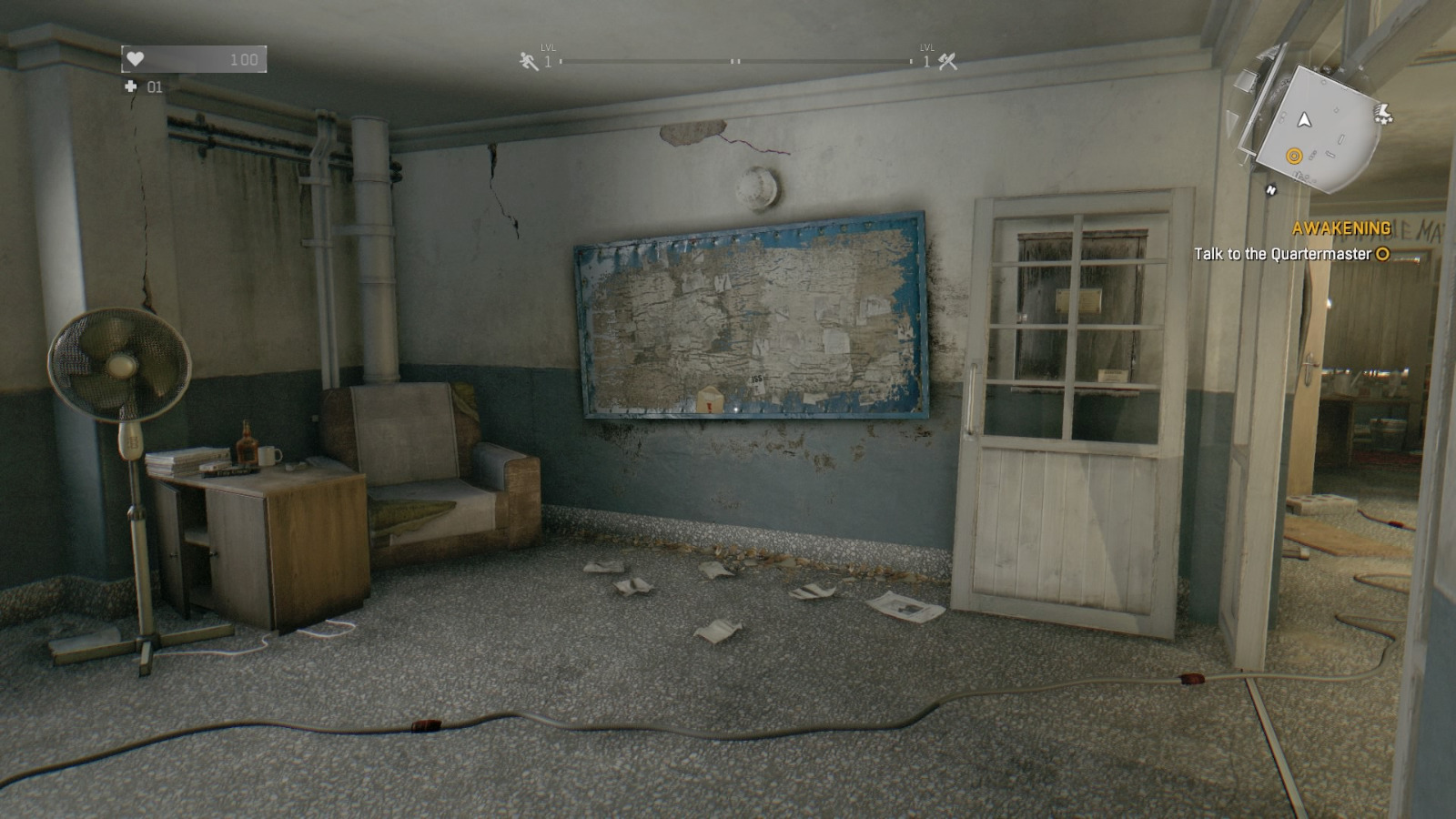The height and width of the screenshot is (819, 1456).
Task: Click the medkit counter showing 01
Action: pyautogui.click(x=154, y=89)
